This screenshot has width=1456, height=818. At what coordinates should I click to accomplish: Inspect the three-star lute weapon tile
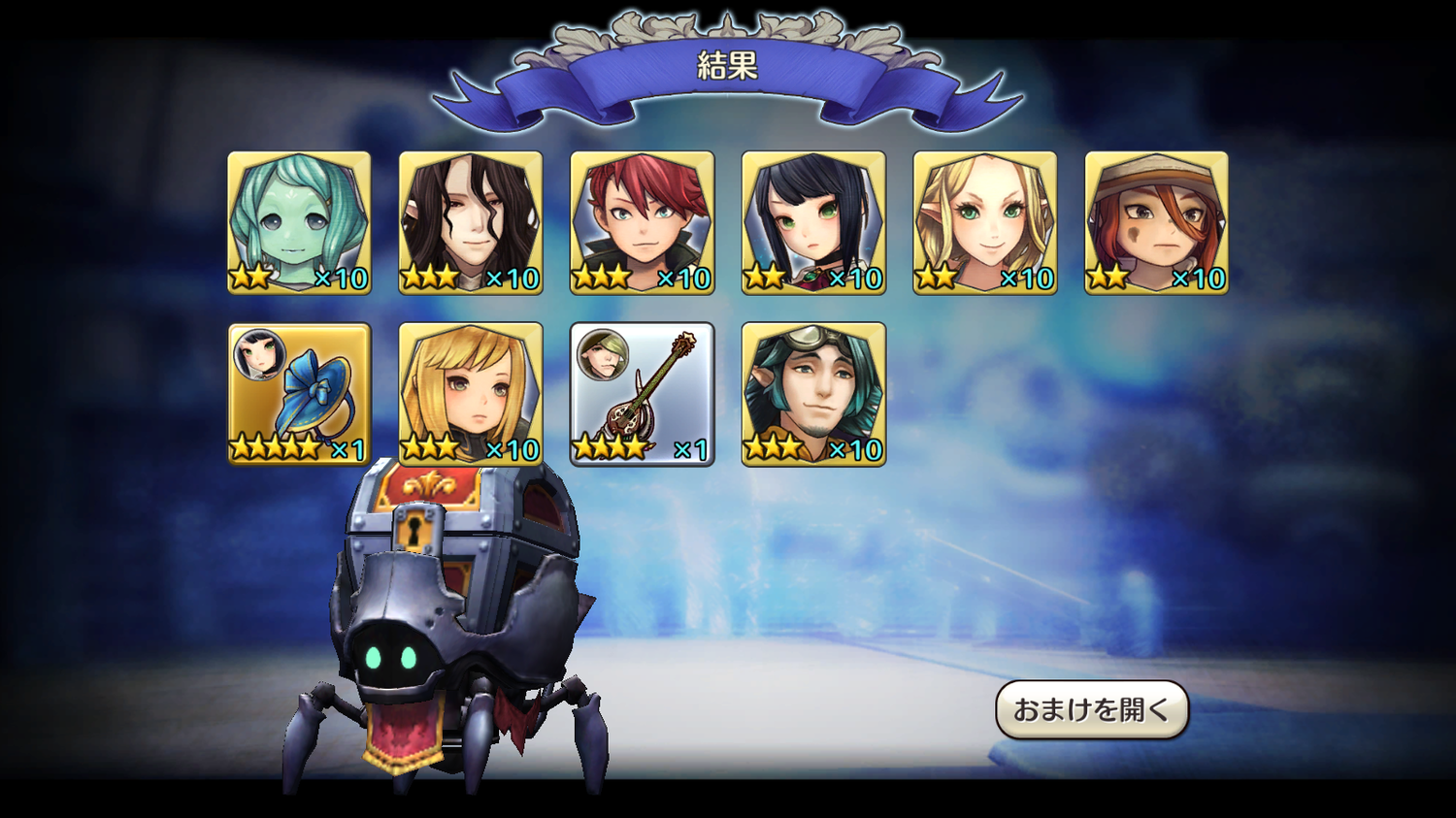pos(642,394)
